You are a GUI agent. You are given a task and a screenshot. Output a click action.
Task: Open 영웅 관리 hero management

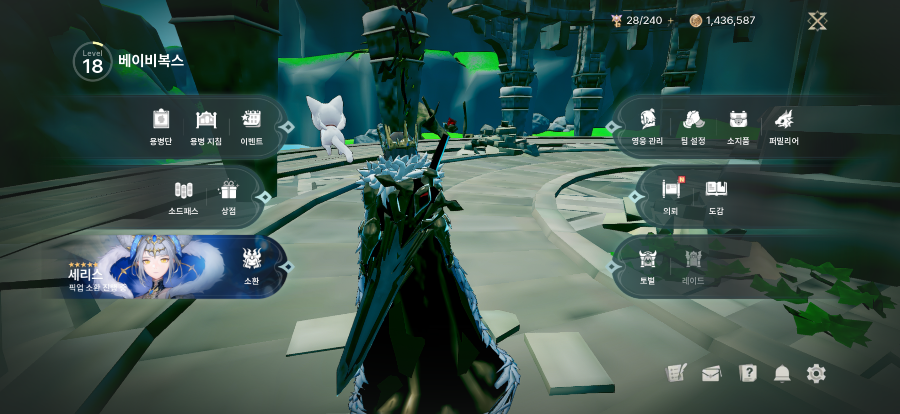click(x=648, y=126)
